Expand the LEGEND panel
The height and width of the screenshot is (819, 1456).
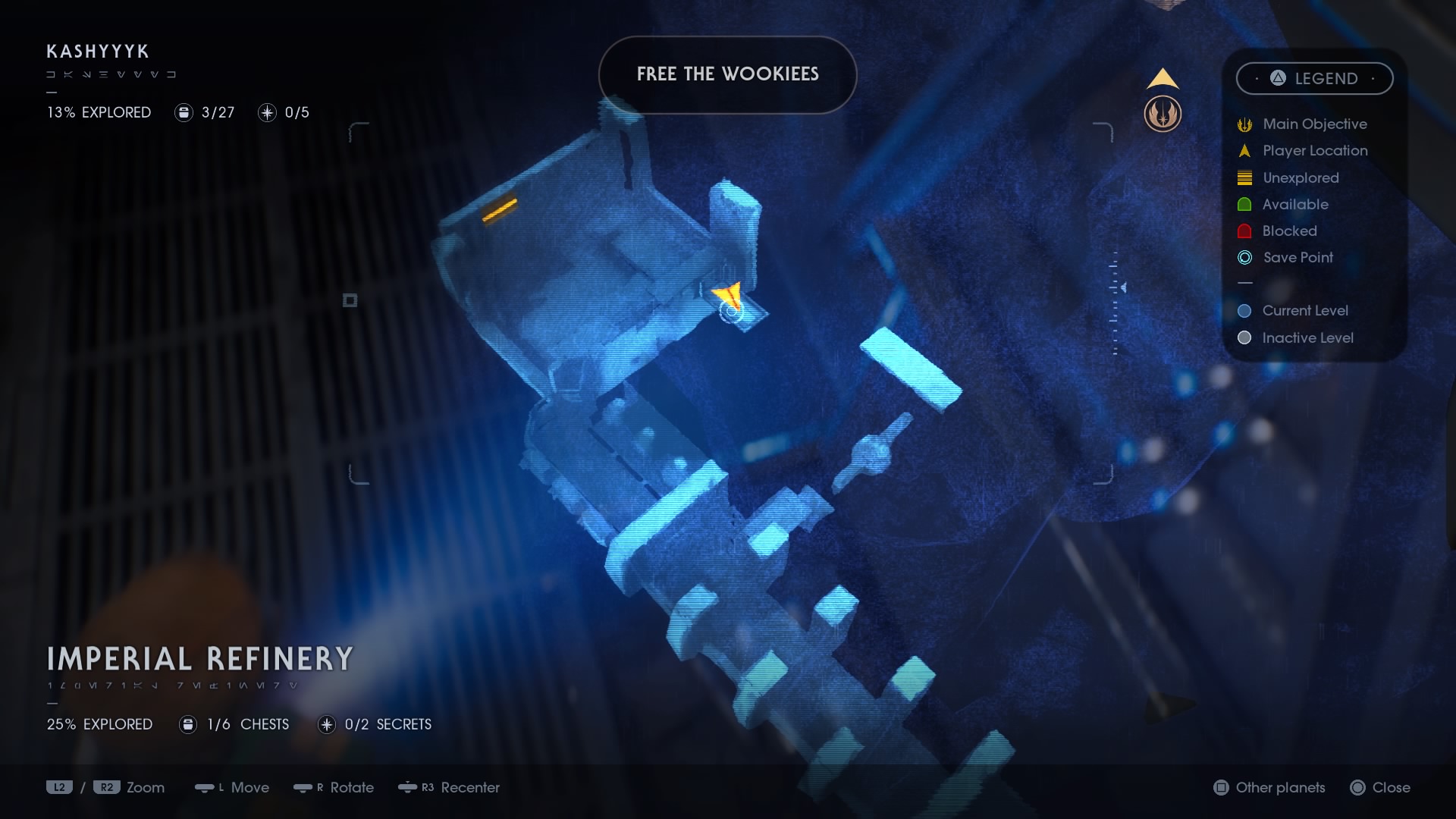point(1315,78)
